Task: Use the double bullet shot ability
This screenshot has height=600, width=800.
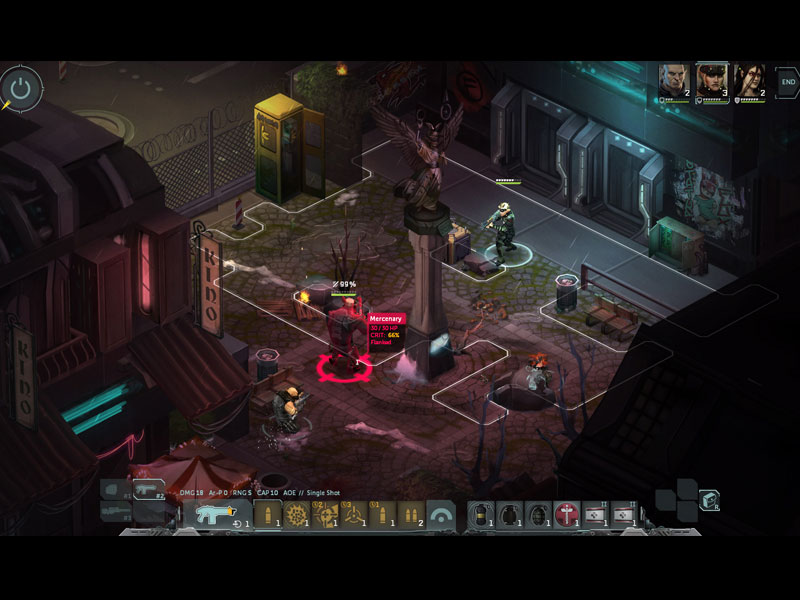Action: pos(411,515)
